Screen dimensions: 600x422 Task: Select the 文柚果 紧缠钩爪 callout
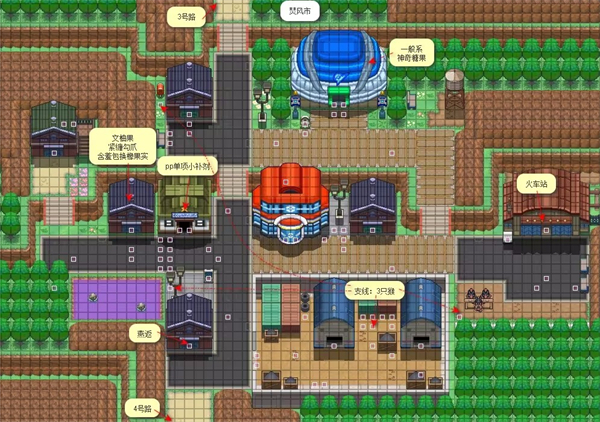121,146
